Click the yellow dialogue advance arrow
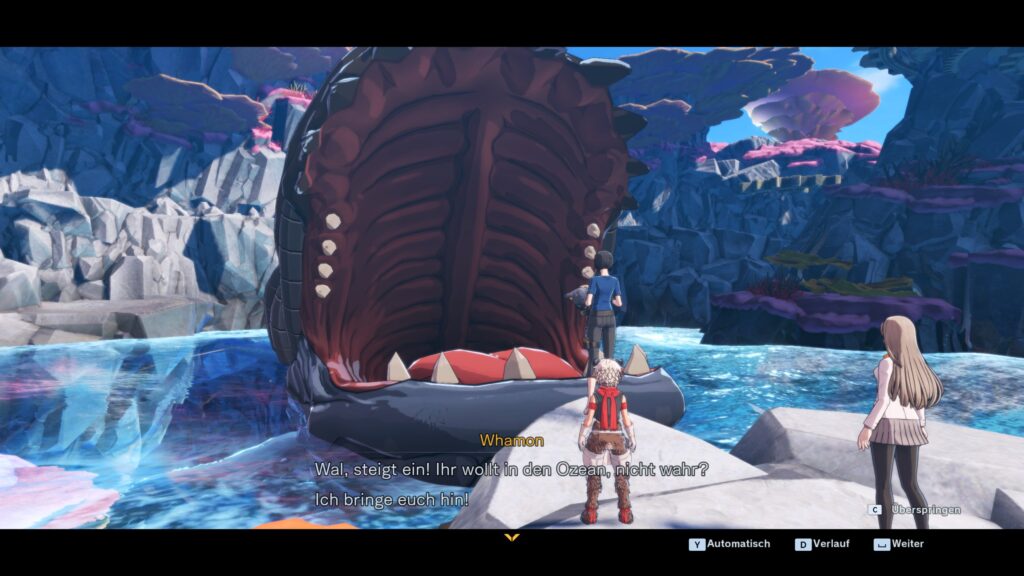Image resolution: width=1024 pixels, height=576 pixels. 512,538
